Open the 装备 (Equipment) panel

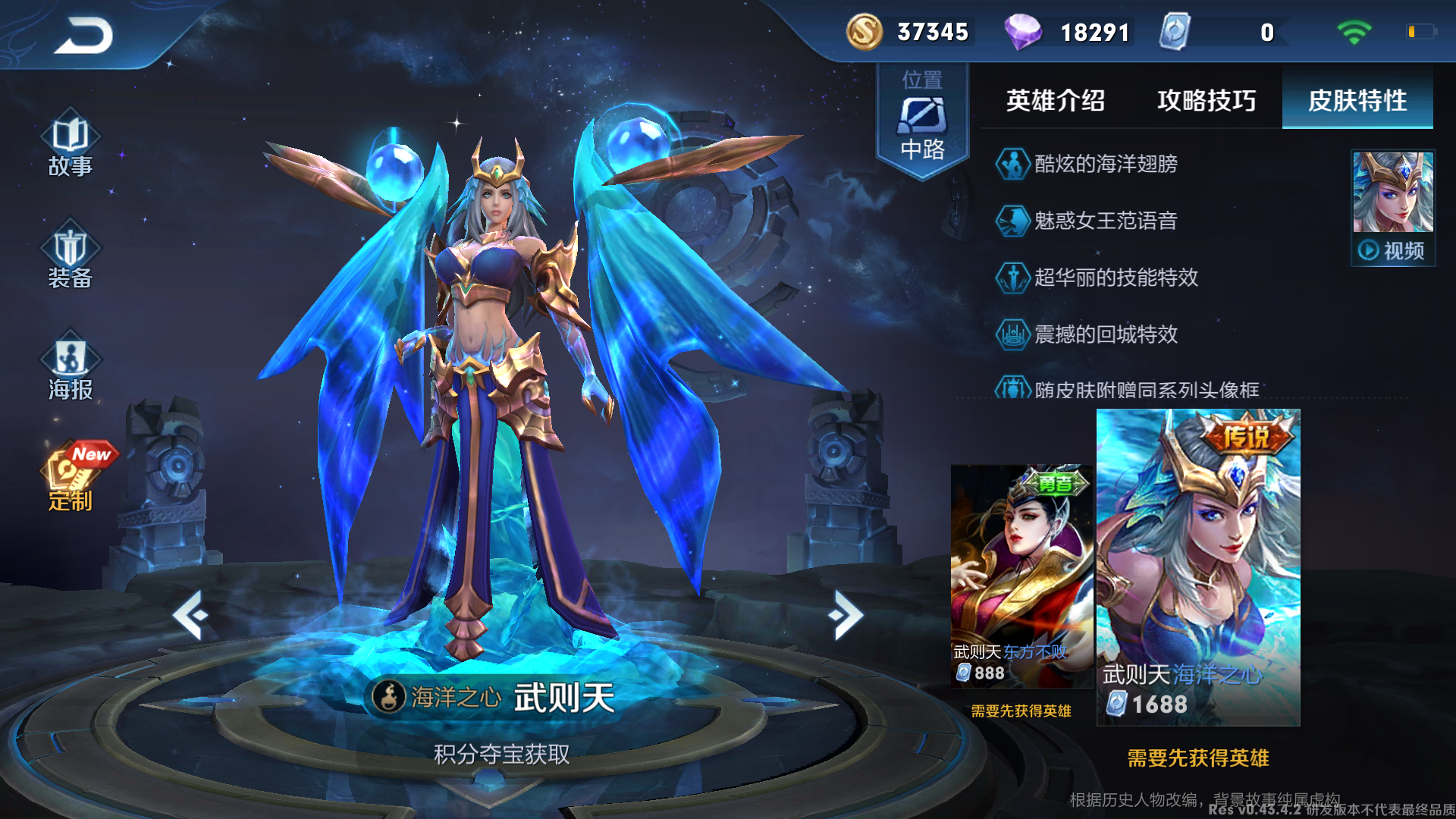(x=70, y=258)
